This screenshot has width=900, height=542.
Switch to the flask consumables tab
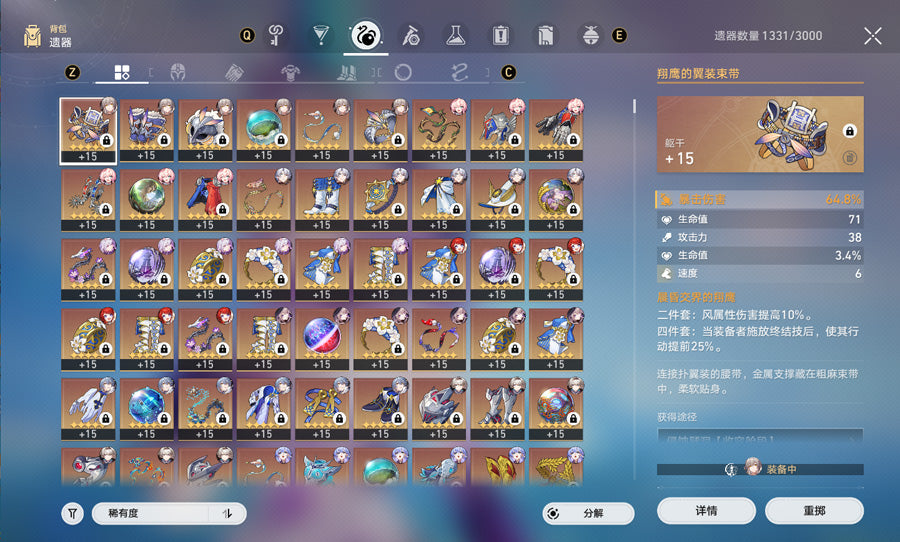tap(455, 36)
